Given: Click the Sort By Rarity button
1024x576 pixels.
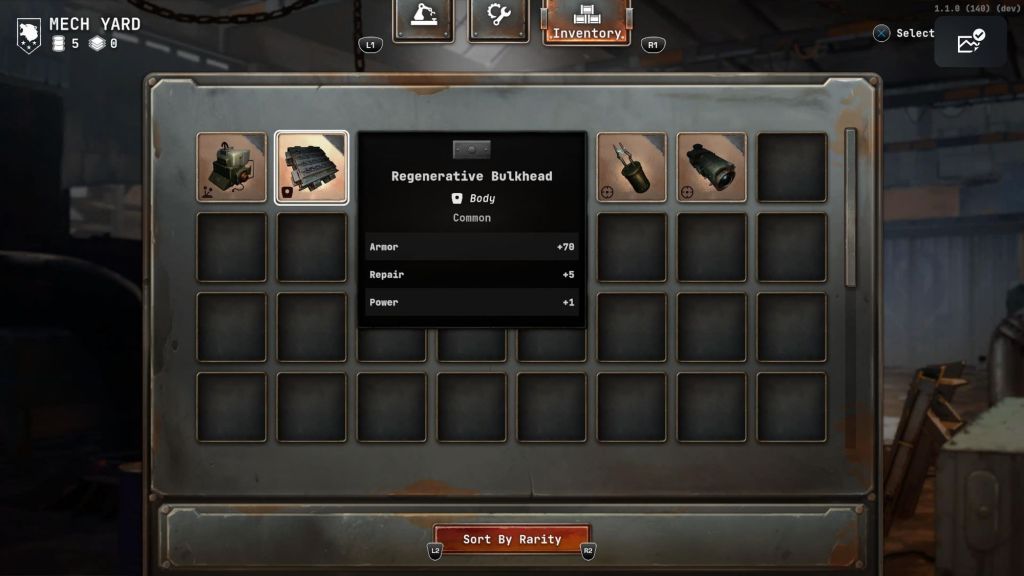Looking at the screenshot, I should click(x=512, y=539).
